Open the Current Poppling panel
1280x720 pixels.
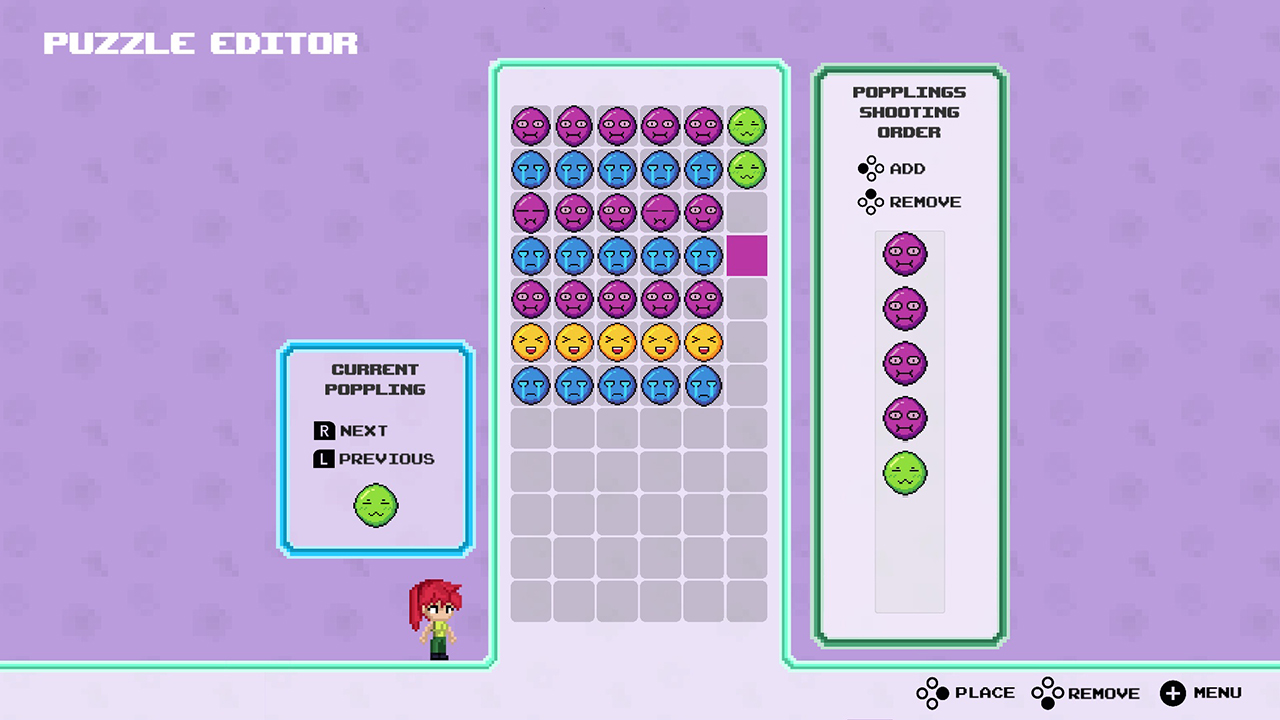coord(375,380)
